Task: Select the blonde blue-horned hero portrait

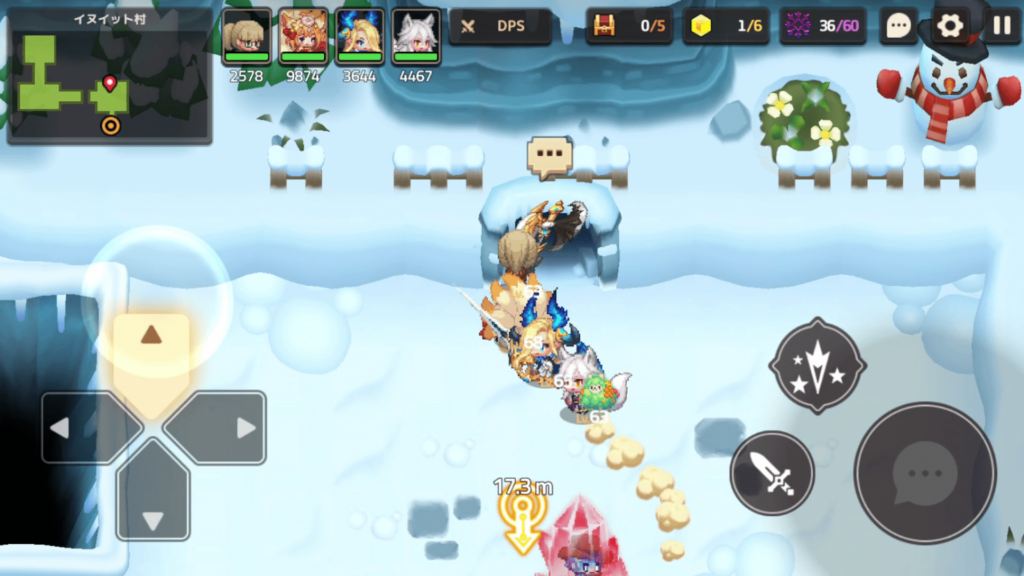Action: (x=360, y=37)
